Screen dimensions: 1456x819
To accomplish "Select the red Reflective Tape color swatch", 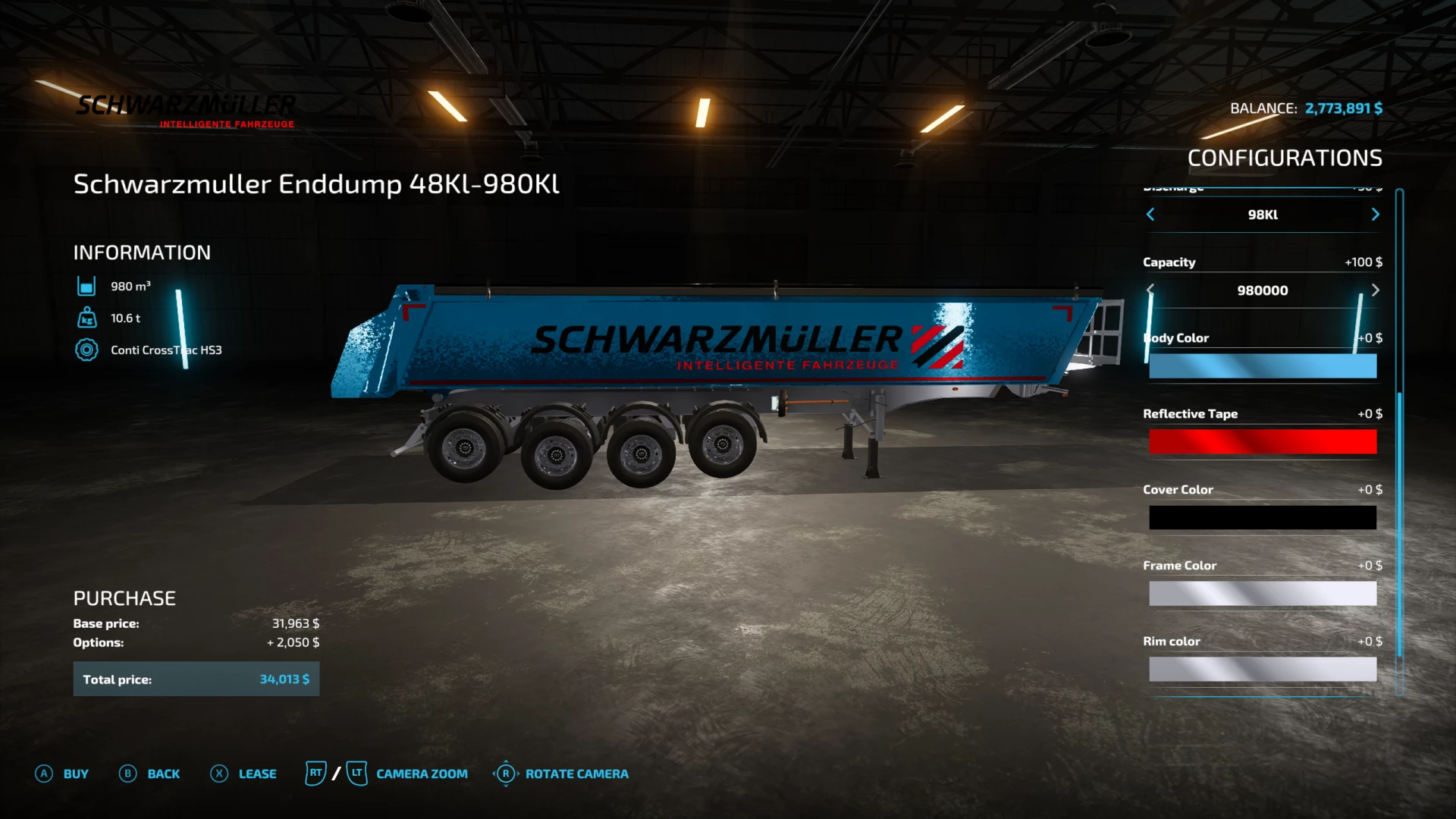I will [x=1263, y=441].
